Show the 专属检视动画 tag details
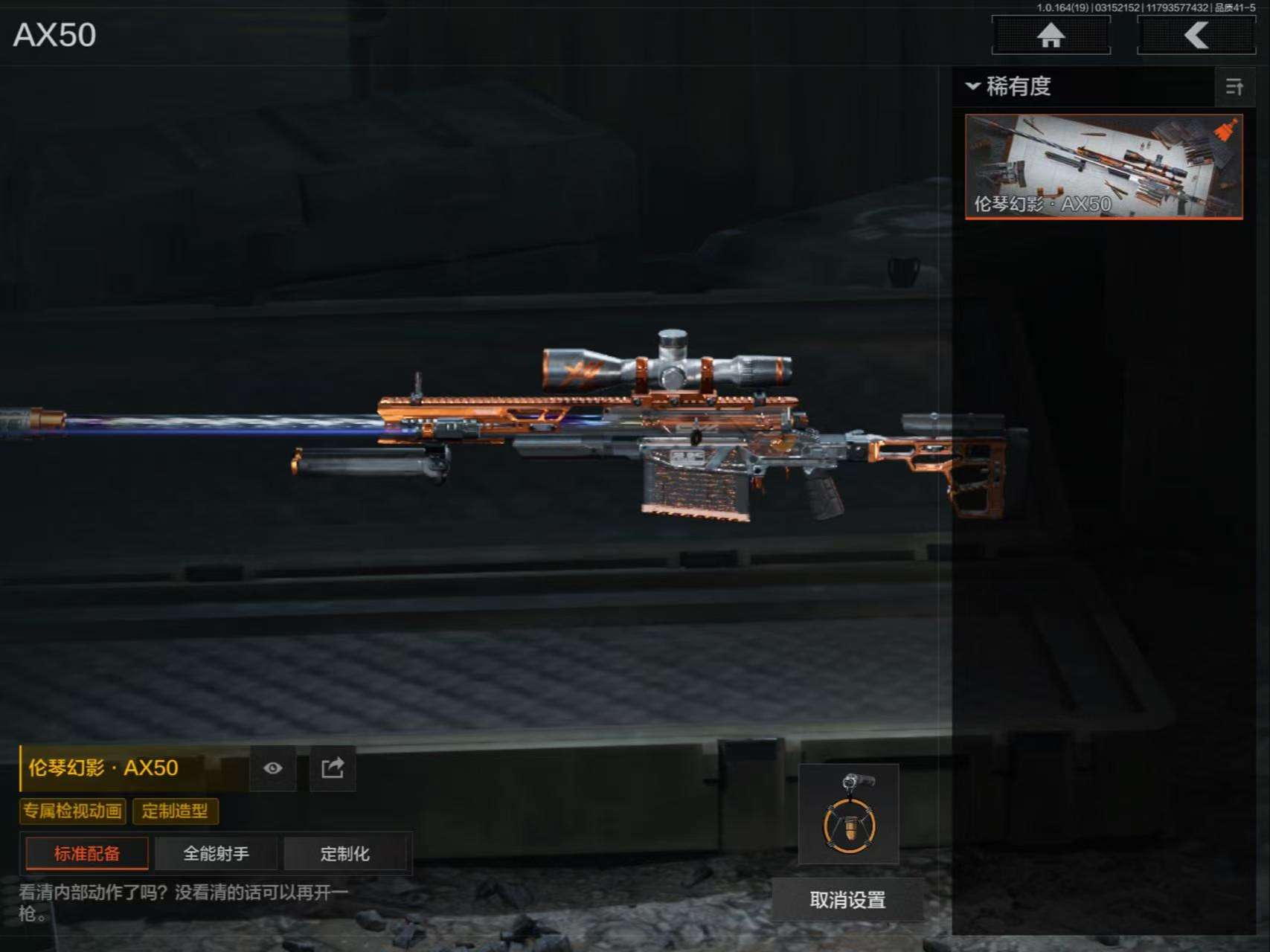1270x952 pixels. 72,811
